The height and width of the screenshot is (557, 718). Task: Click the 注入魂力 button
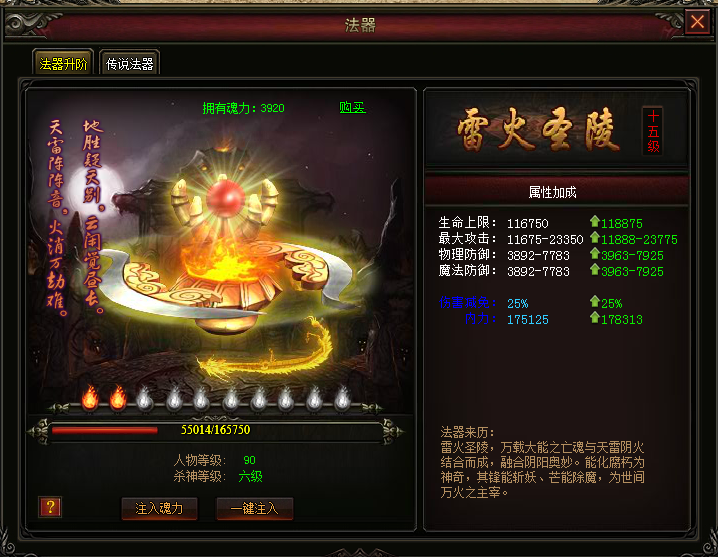pyautogui.click(x=159, y=508)
